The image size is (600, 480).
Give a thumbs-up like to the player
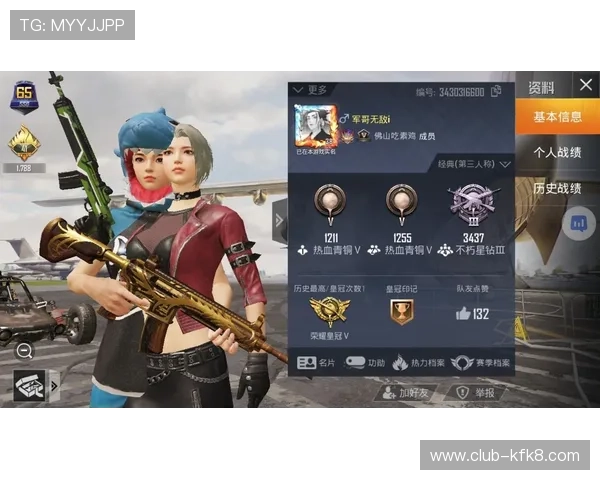tap(463, 313)
